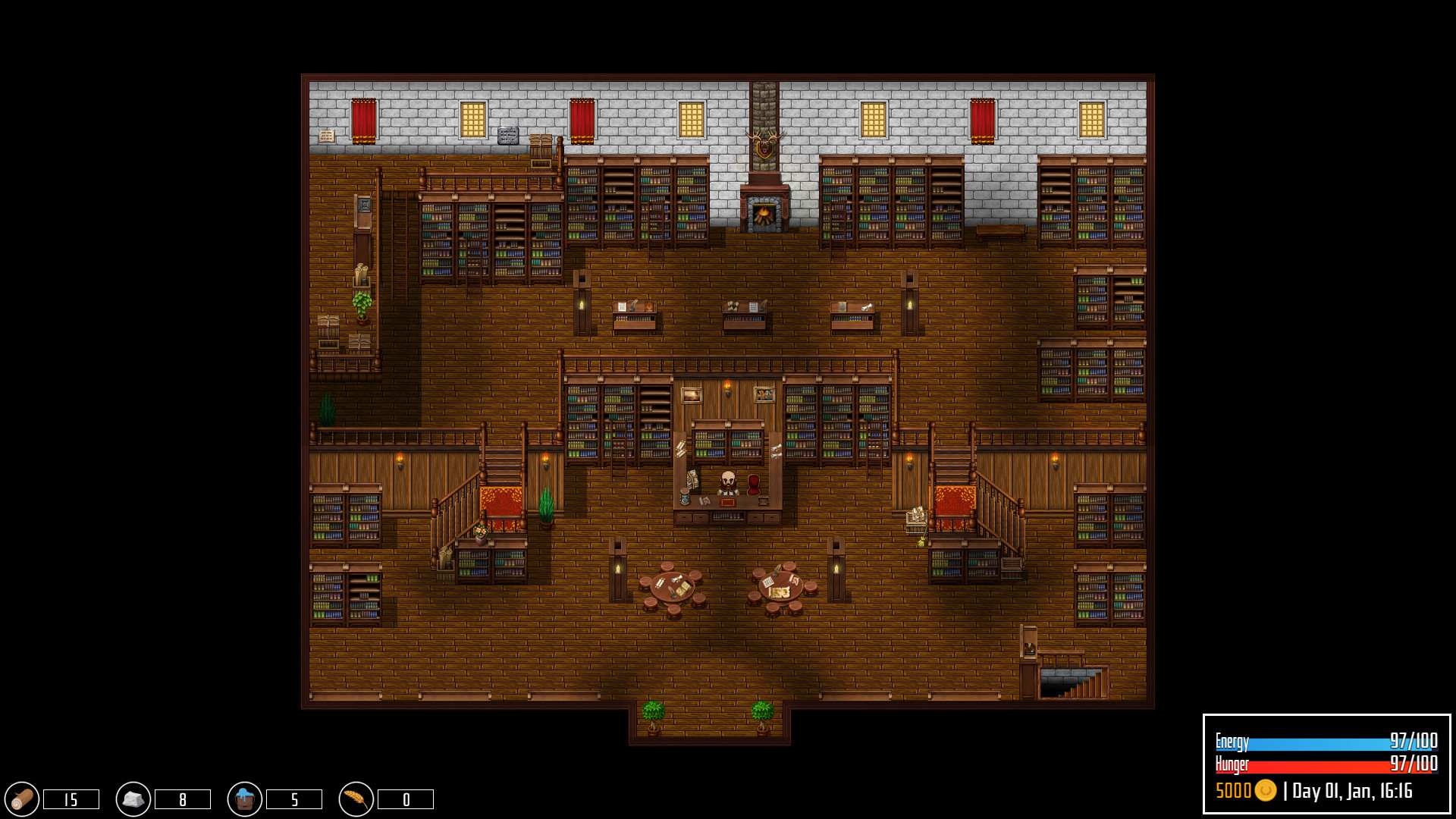The image size is (1456, 819).
Task: Click the gold coin icon next to 5000
Action: point(1266,792)
